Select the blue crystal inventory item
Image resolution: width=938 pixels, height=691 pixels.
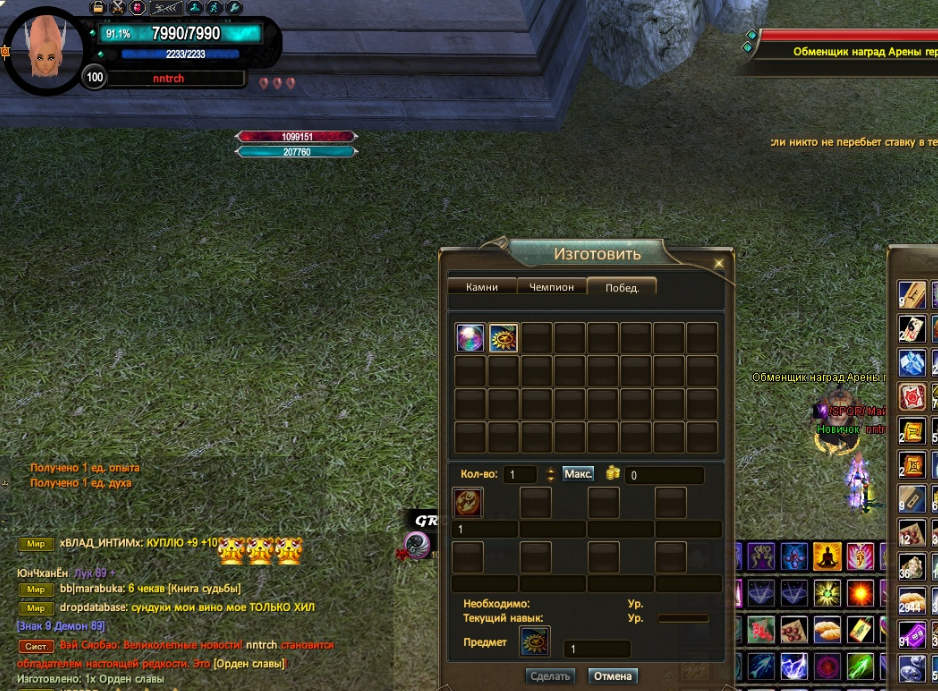click(x=912, y=362)
